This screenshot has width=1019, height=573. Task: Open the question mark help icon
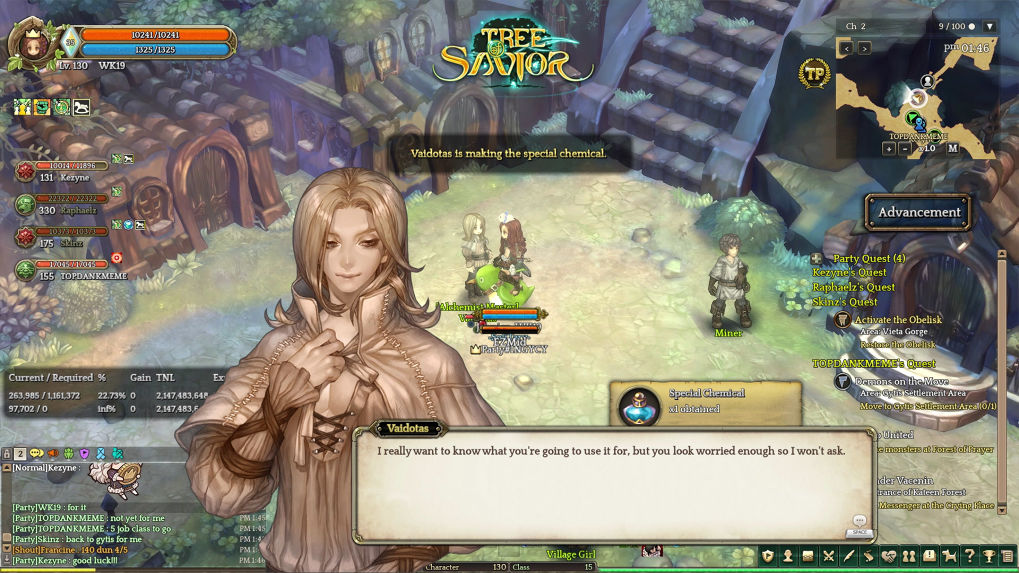coord(969,556)
